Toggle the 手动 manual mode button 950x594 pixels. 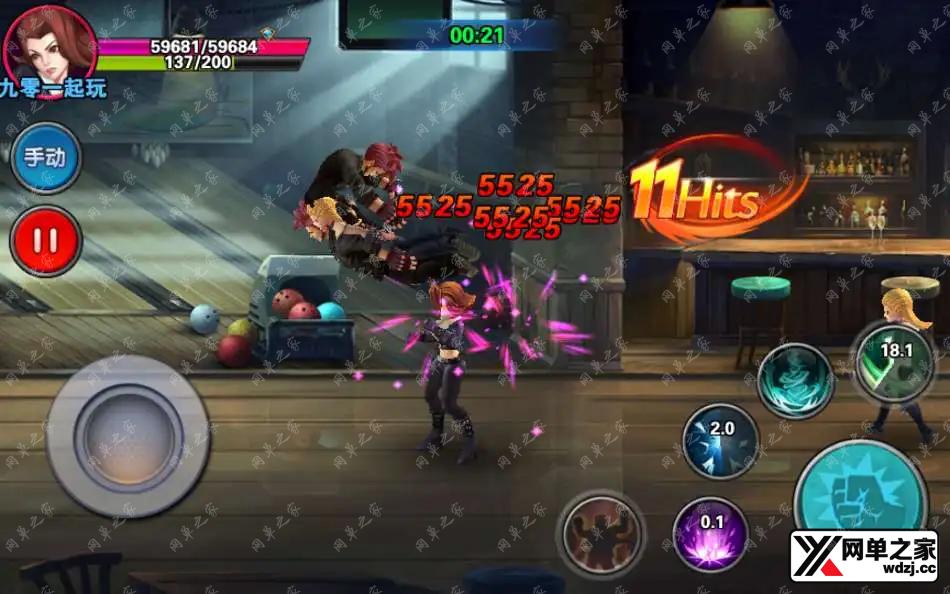(46, 158)
